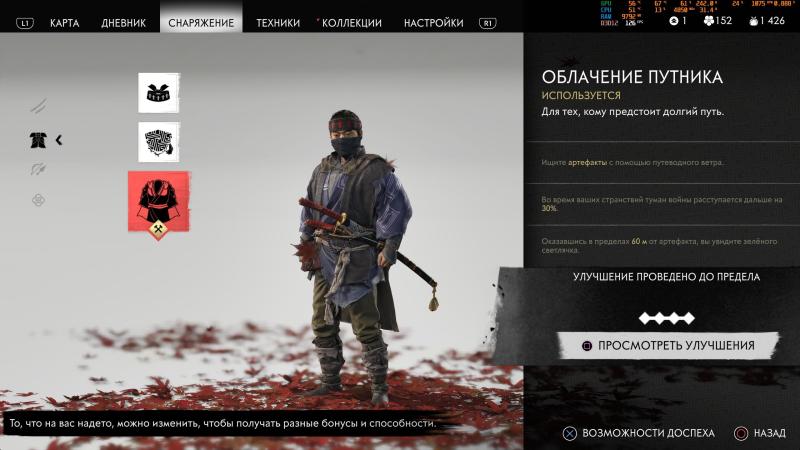The image size is (800, 450).
Task: Switch to the swords gear category
Action: click(38, 105)
